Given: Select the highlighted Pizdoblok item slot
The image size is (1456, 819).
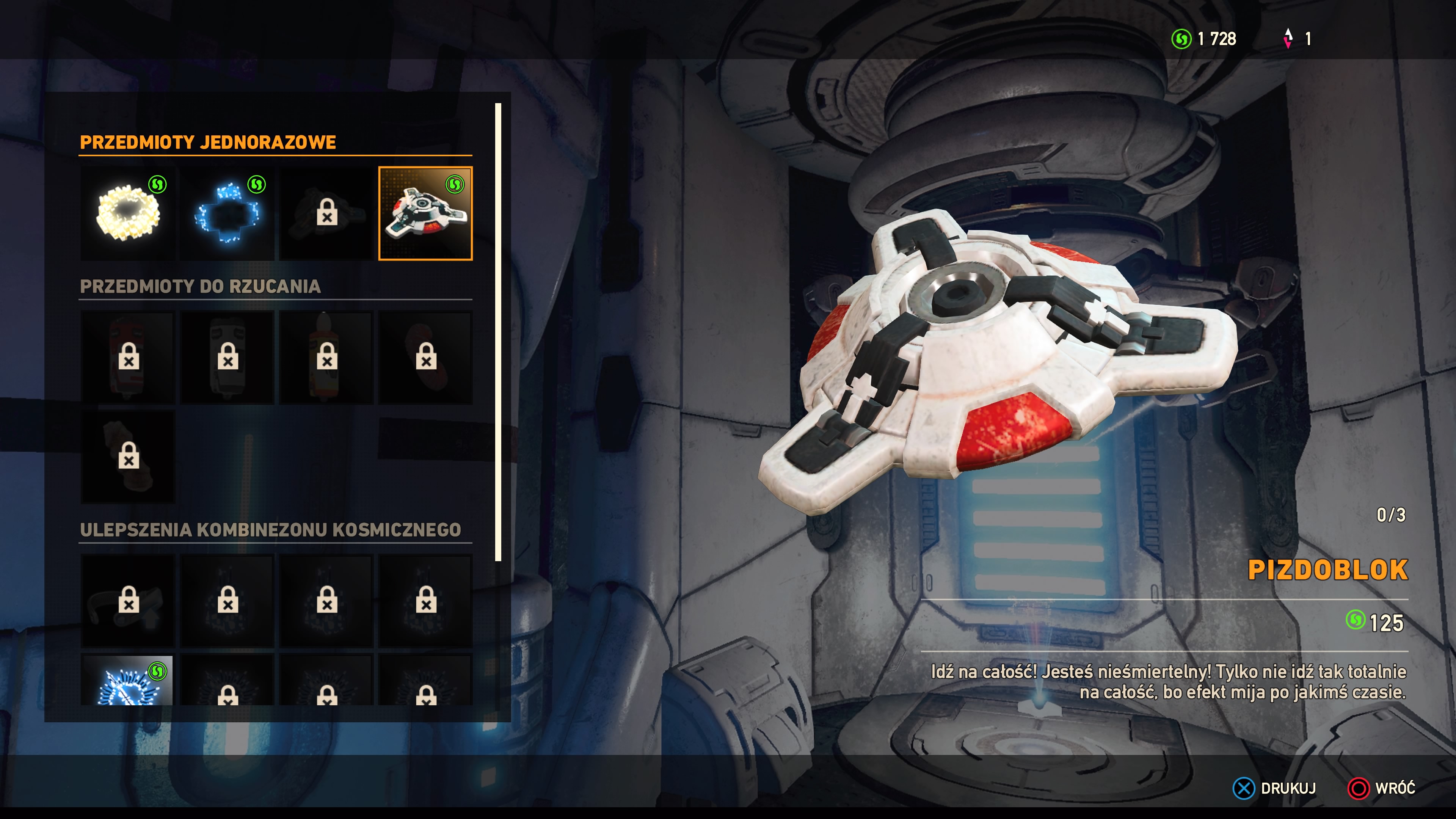Looking at the screenshot, I should pyautogui.click(x=425, y=213).
